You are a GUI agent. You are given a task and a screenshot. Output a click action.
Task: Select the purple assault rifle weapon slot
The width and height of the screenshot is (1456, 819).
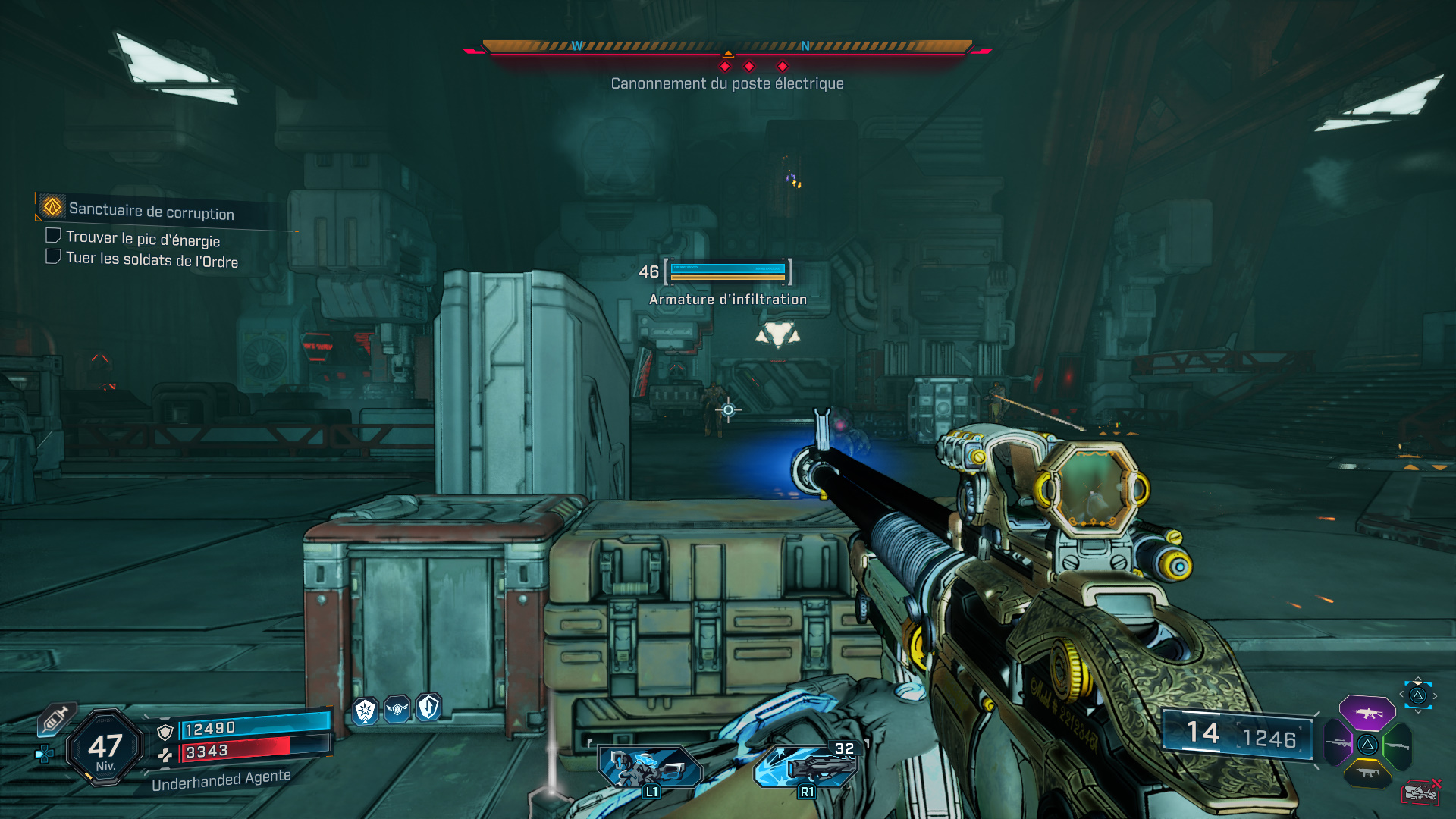1367,713
